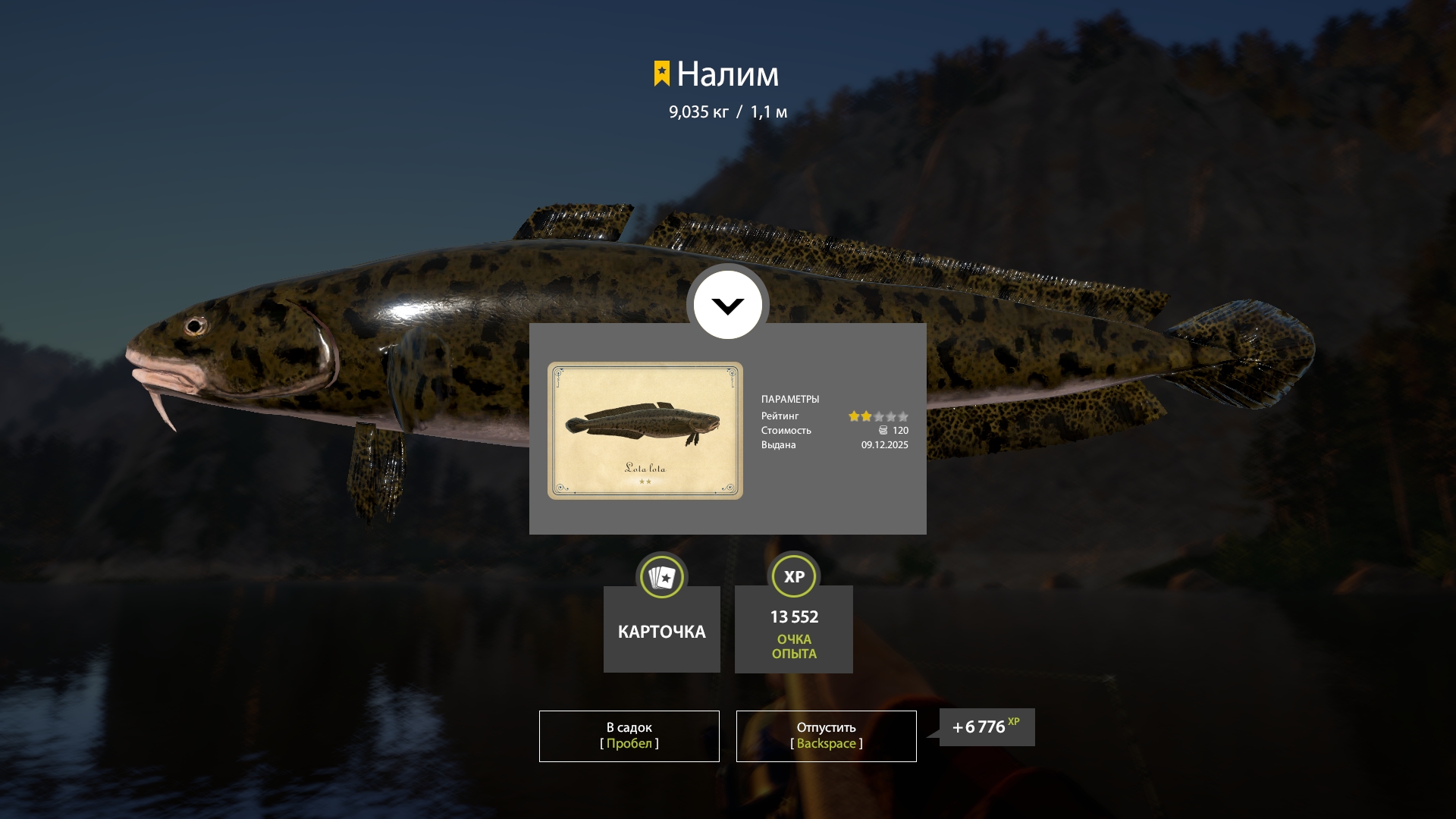
Task: Select the second yellow rating star
Action: (x=866, y=416)
